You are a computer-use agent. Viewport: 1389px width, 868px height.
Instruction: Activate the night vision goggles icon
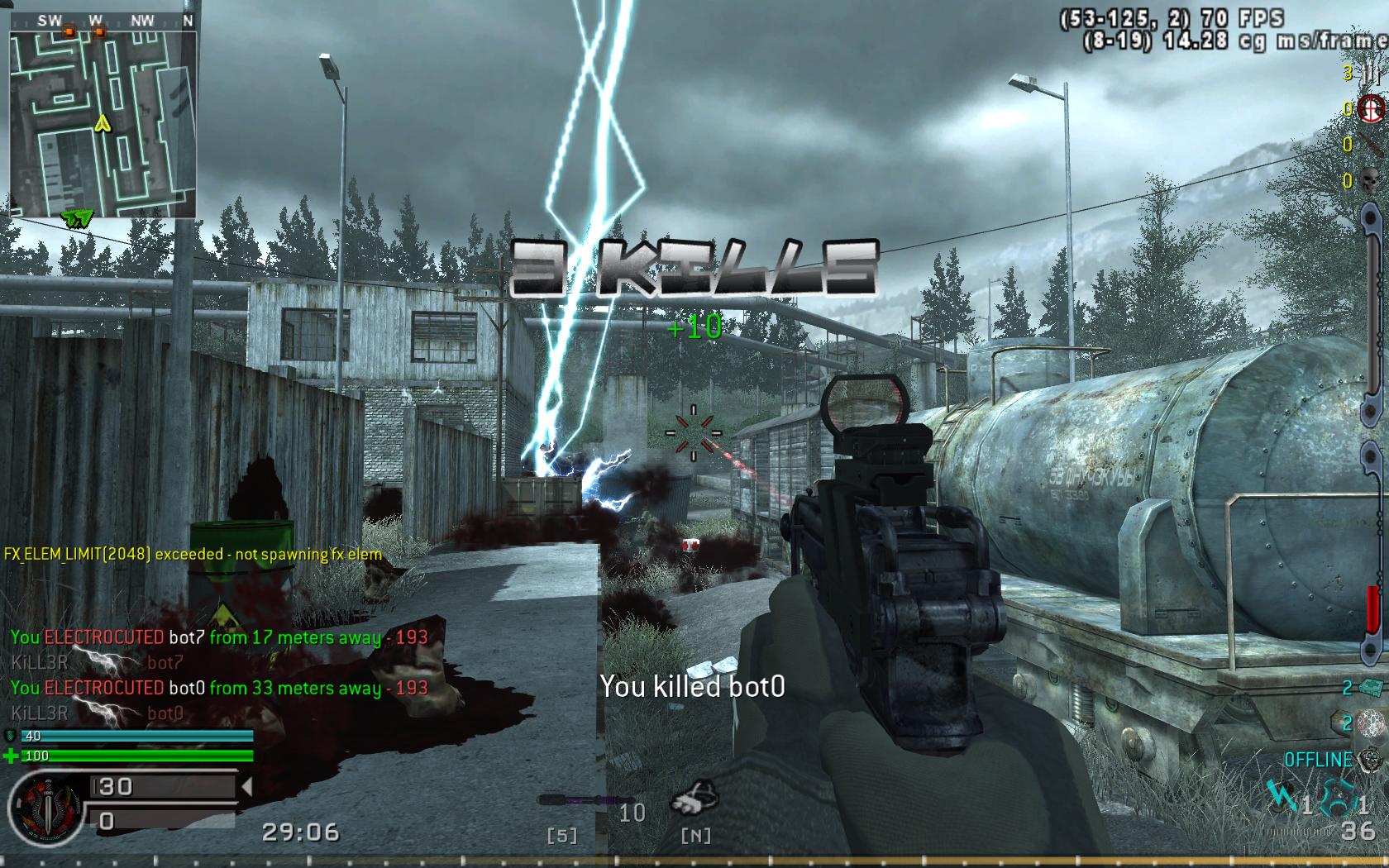point(694,800)
